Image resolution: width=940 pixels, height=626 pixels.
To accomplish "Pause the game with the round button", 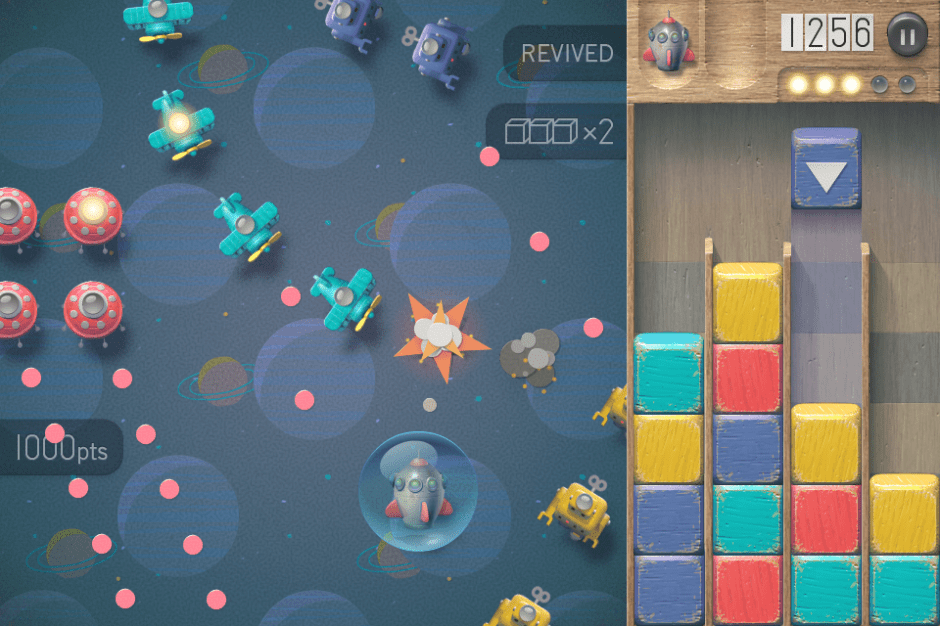I will [907, 33].
